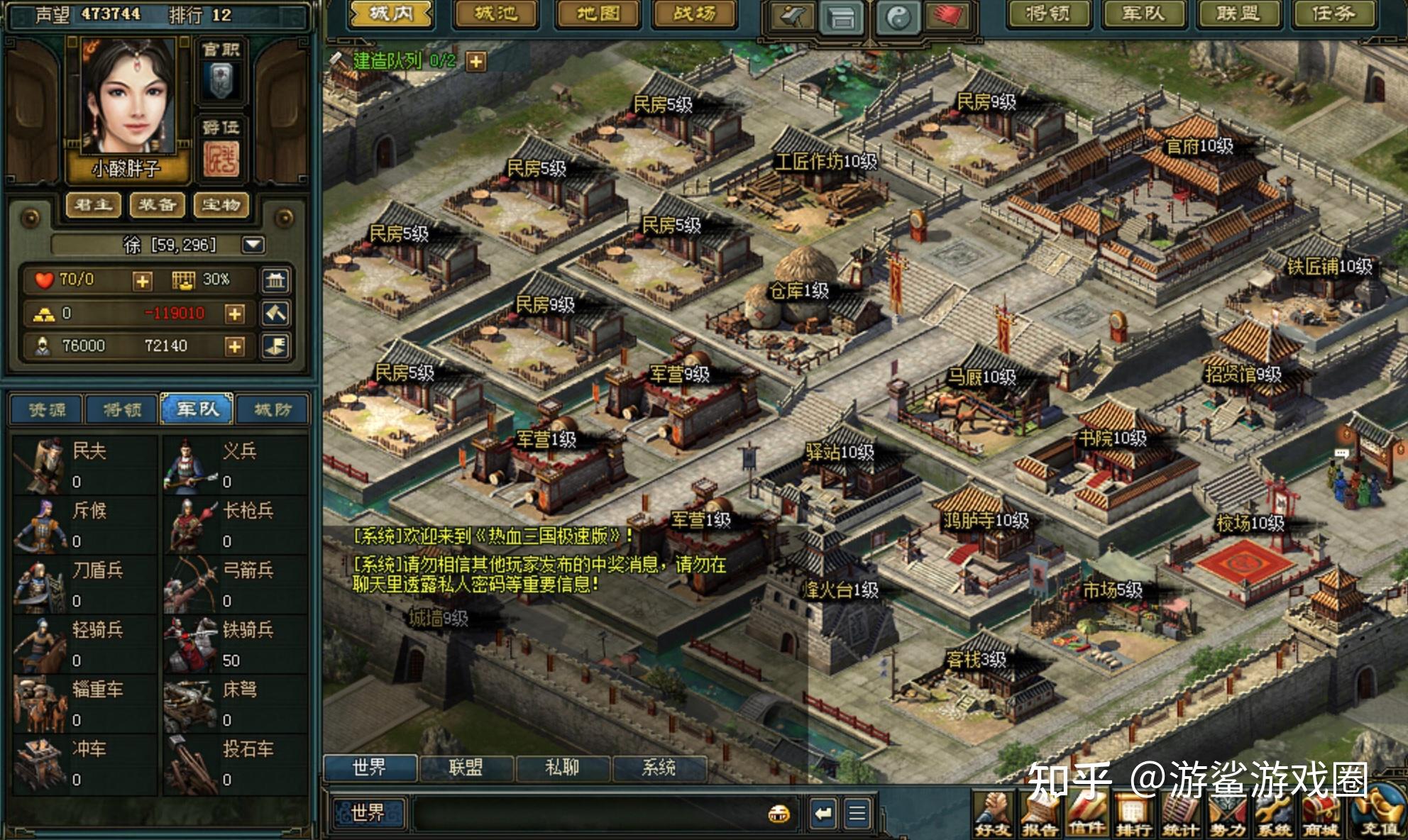Open the 充值 recharge gold ingot button
This screenshot has width=1408, height=840.
pyautogui.click(x=1380, y=812)
